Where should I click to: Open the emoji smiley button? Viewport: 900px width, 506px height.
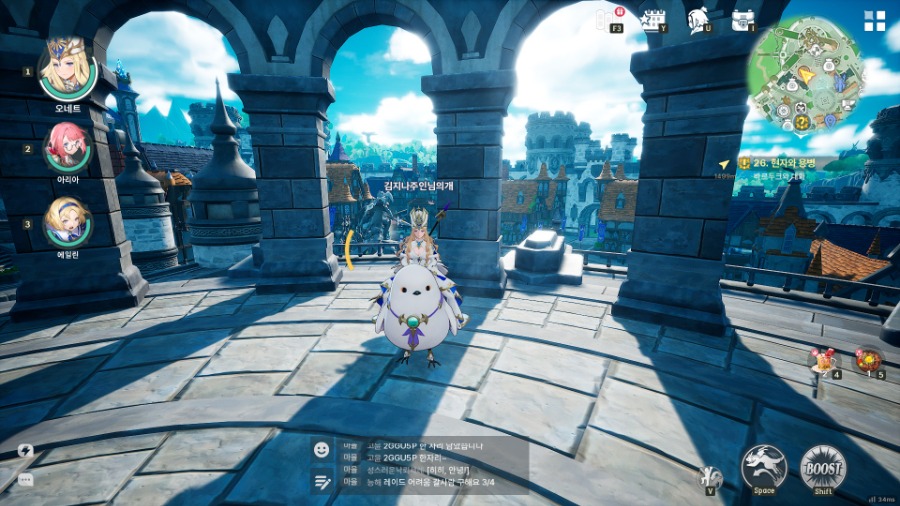(x=321, y=450)
